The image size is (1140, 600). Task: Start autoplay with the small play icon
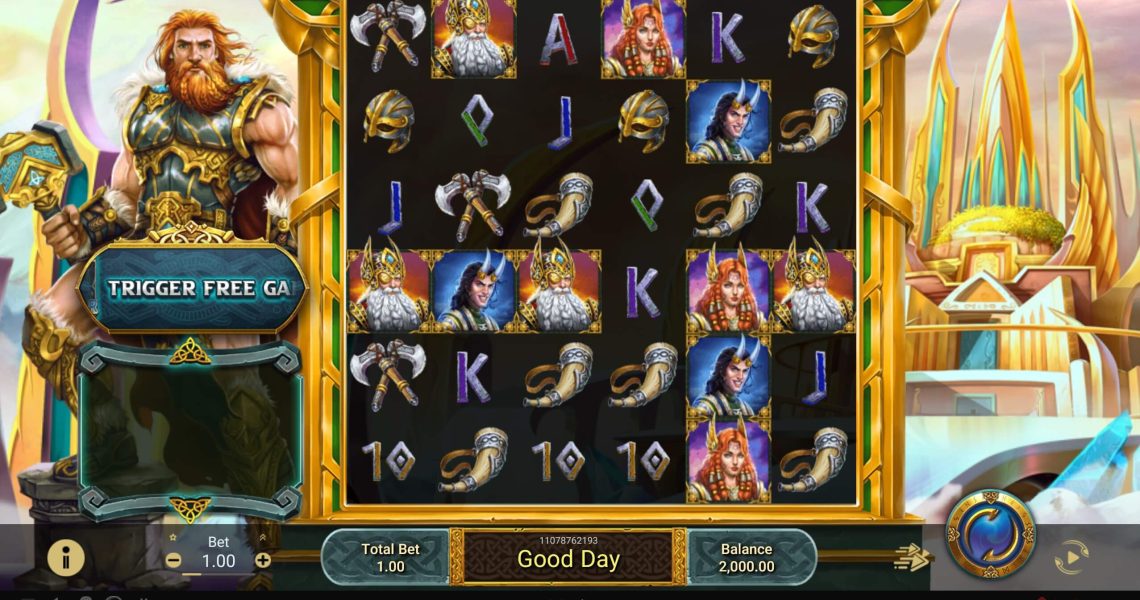click(x=1070, y=557)
